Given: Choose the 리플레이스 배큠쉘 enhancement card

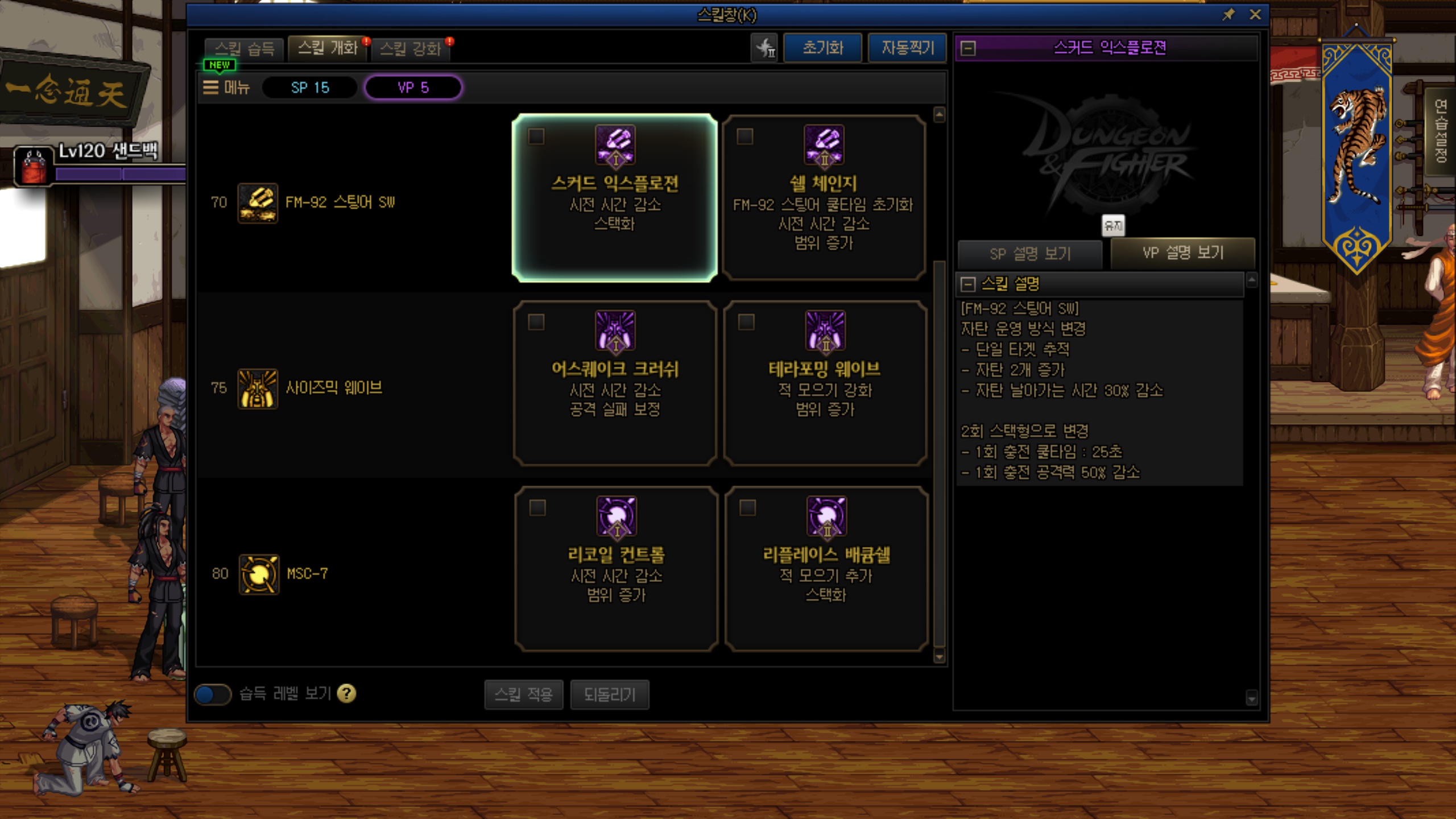Looking at the screenshot, I should point(826,568).
